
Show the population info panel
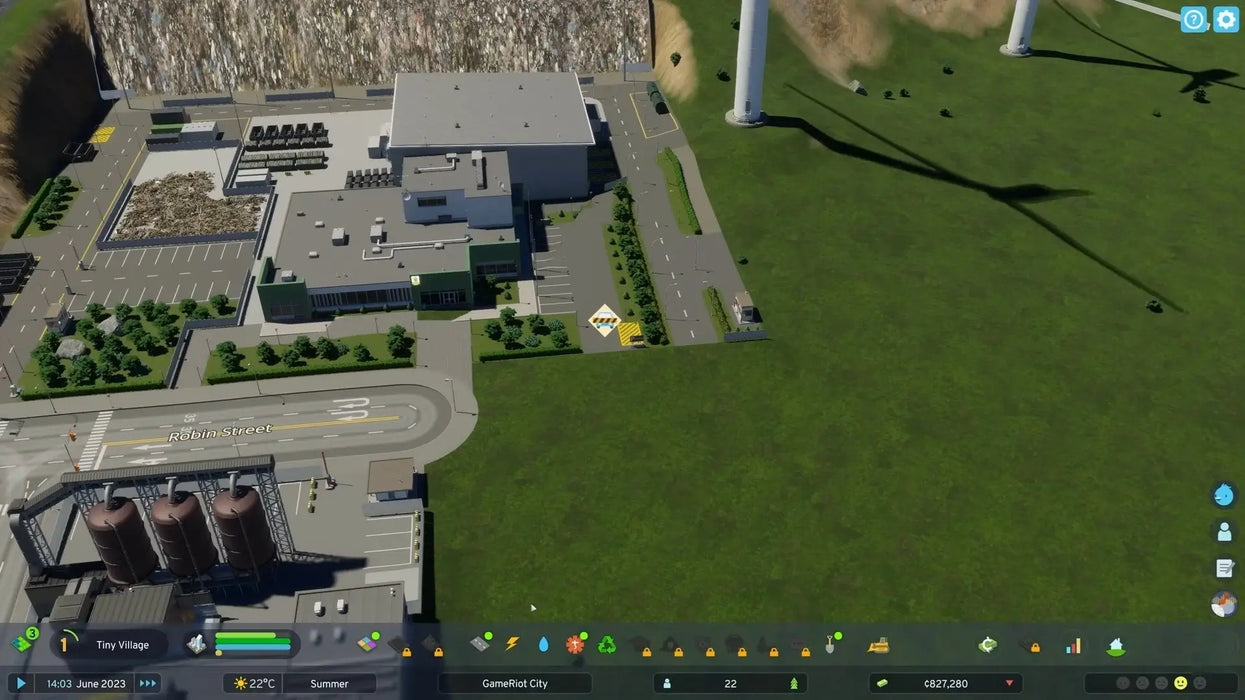coord(730,683)
